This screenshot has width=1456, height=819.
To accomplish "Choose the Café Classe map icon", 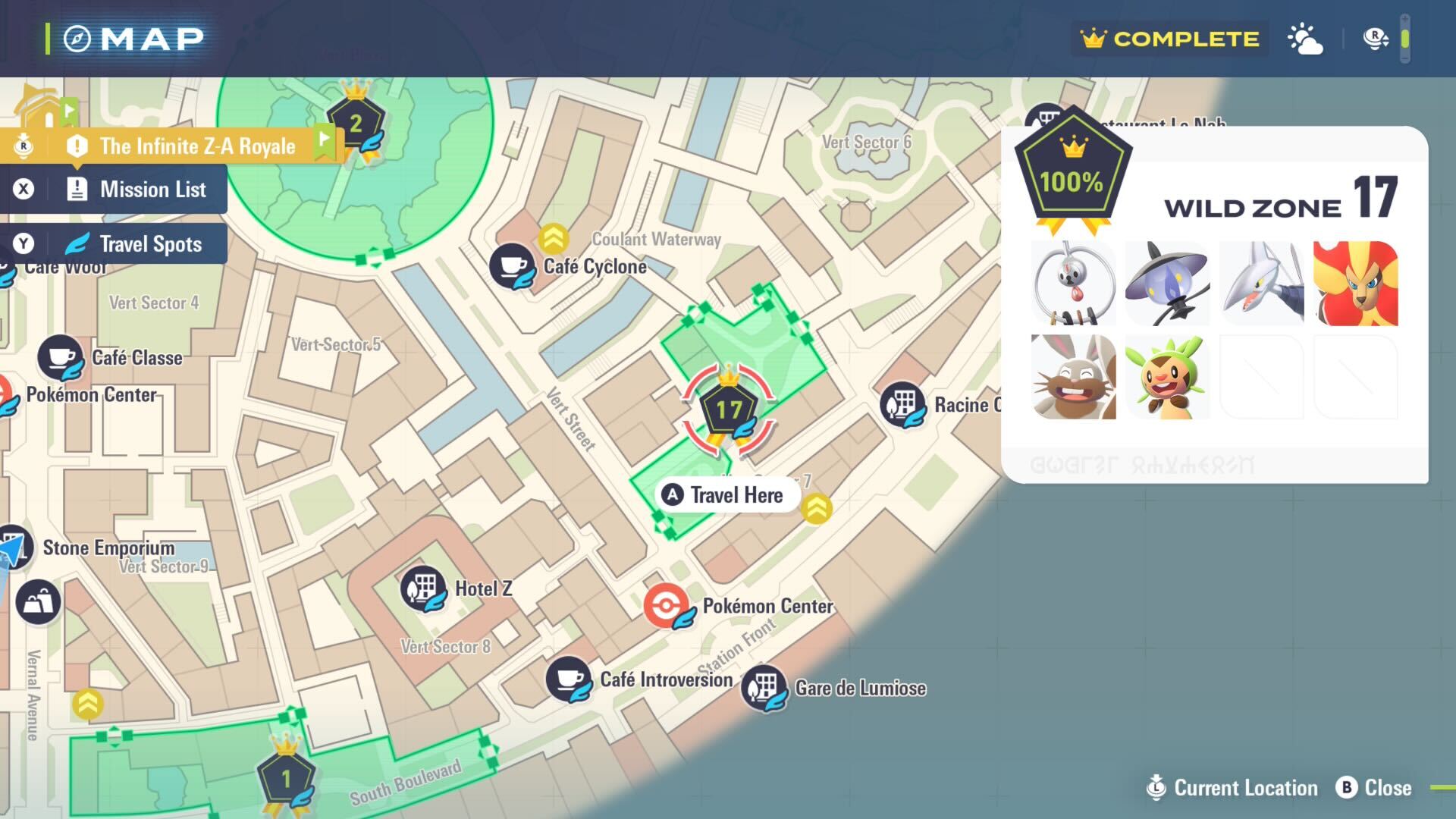I will pyautogui.click(x=61, y=357).
